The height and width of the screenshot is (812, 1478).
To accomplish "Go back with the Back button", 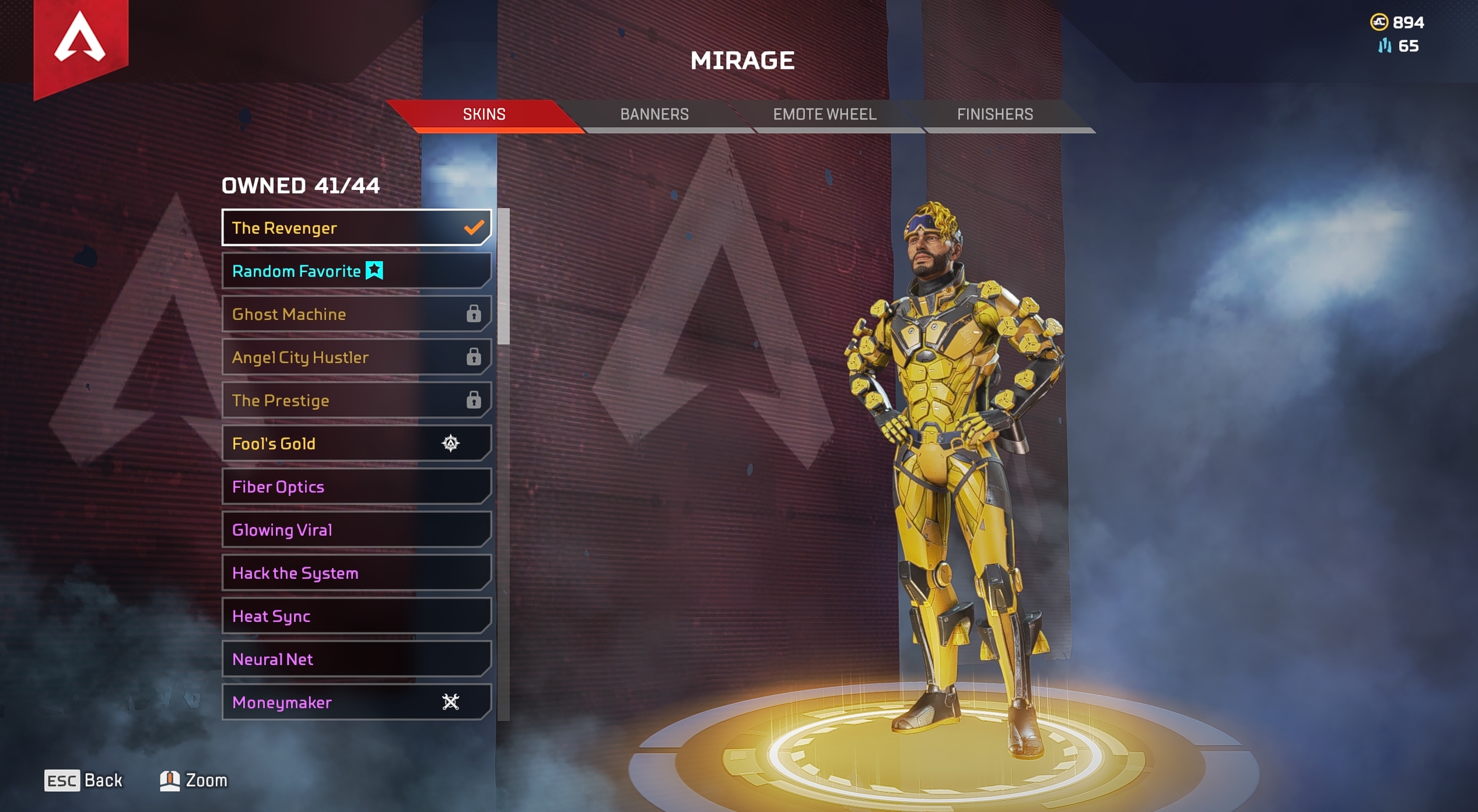I will pos(84,781).
